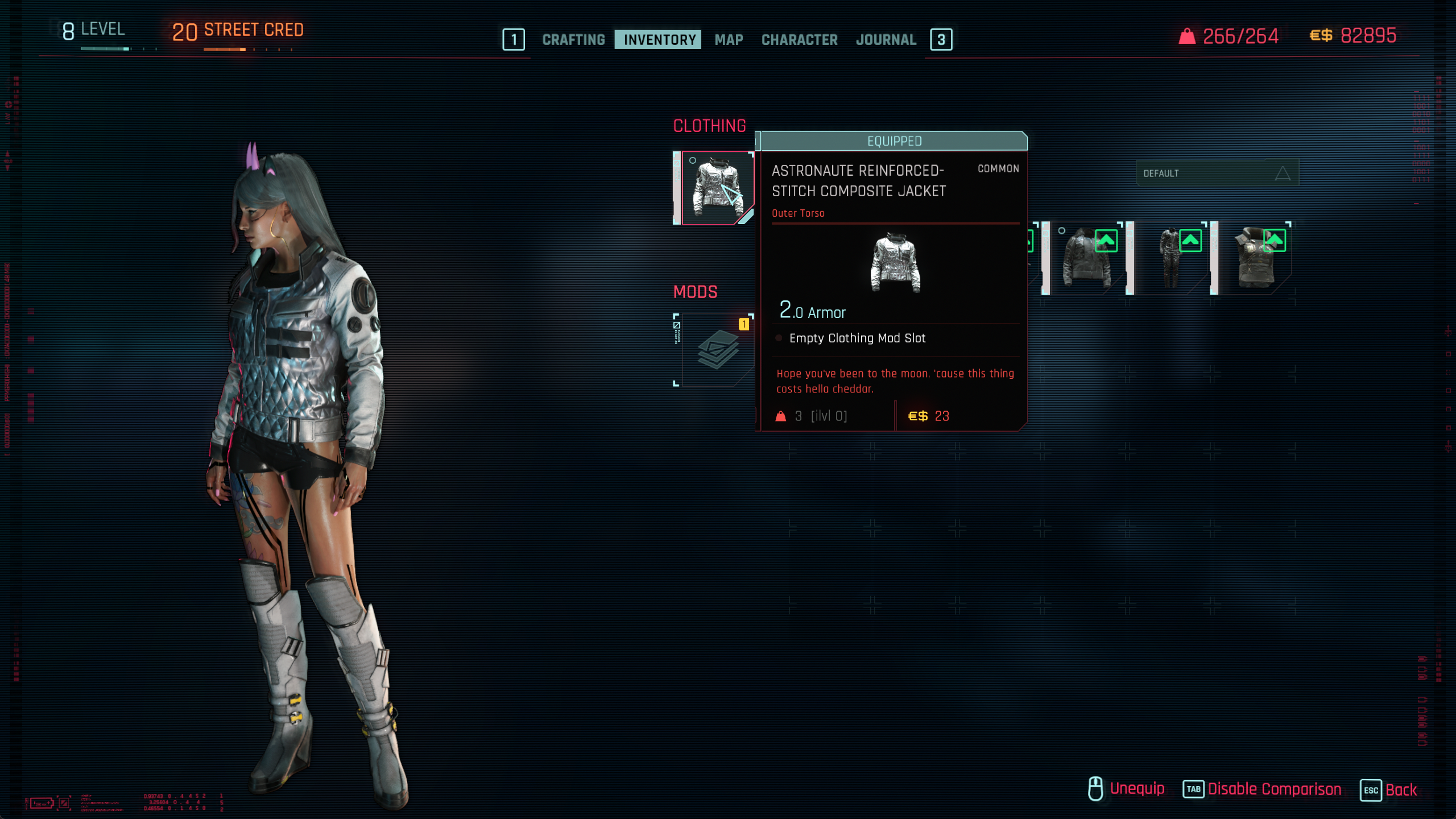1456x819 pixels.
Task: Open the Default sorting dropdown
Action: [1217, 173]
